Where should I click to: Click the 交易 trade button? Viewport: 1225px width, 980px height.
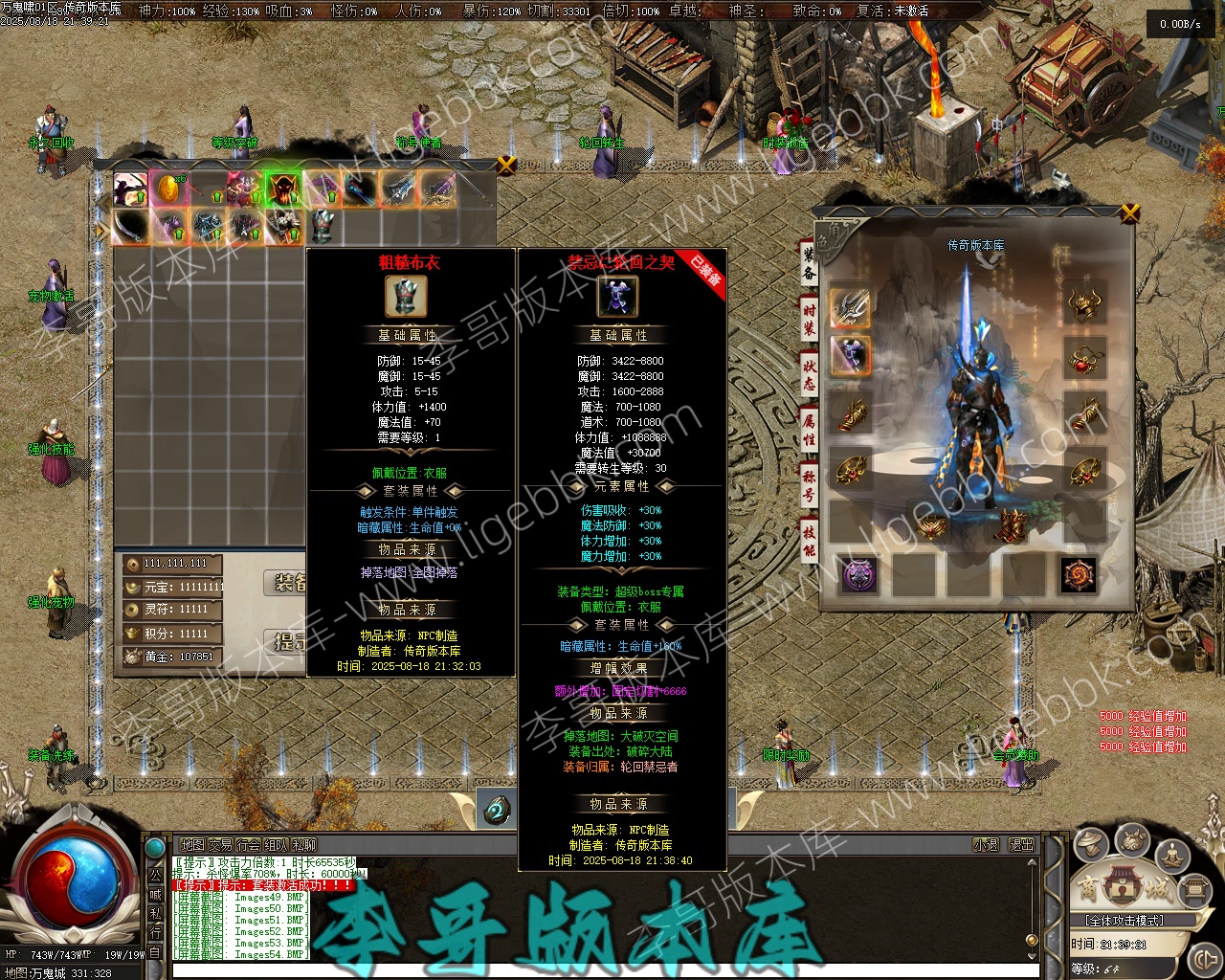click(220, 845)
